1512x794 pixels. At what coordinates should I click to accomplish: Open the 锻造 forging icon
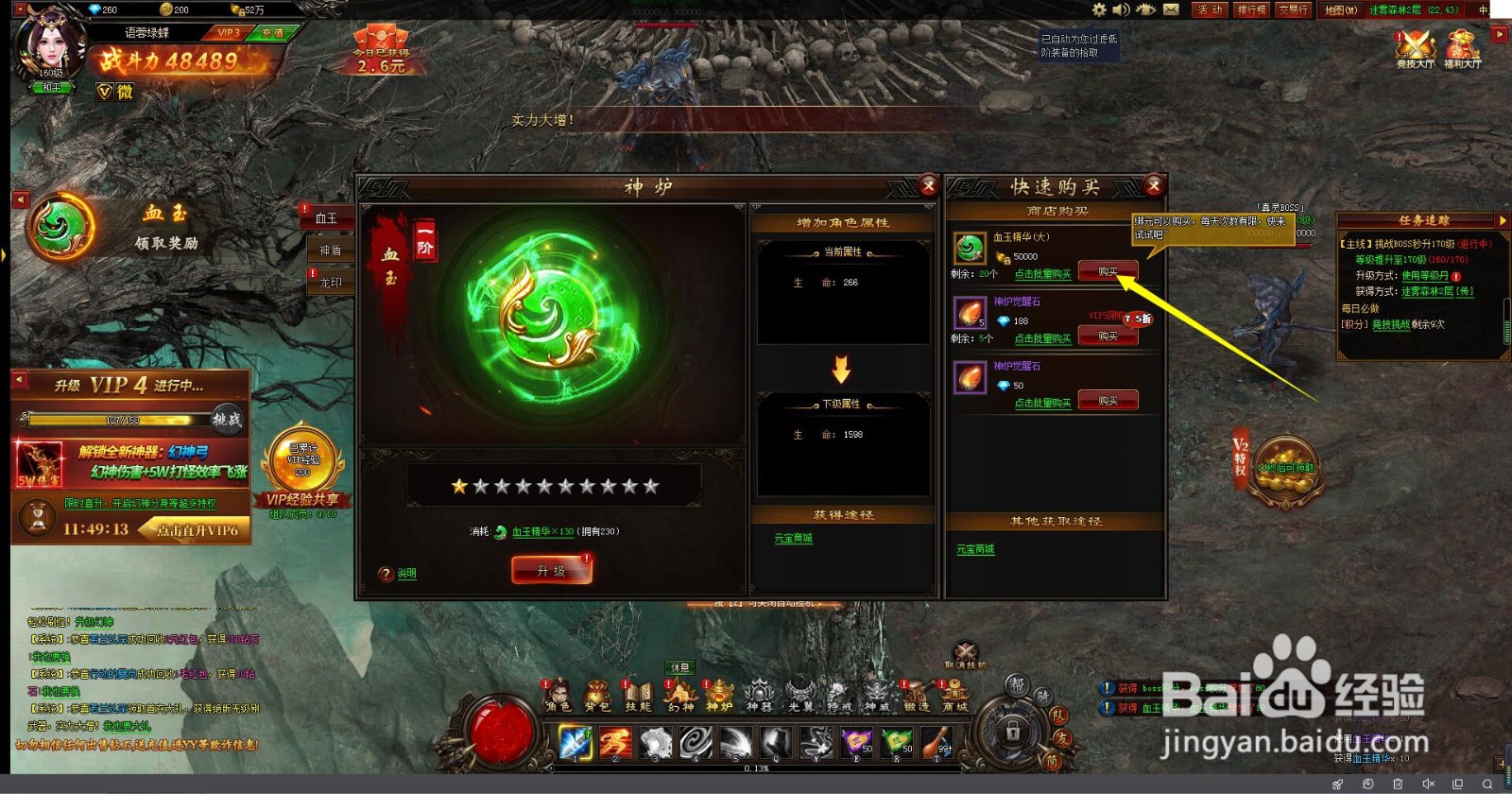pos(916,697)
